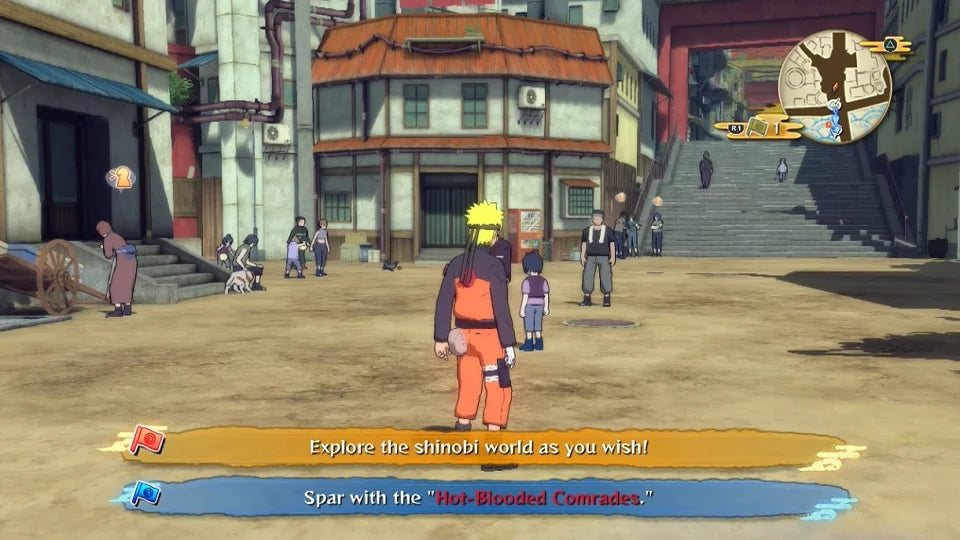This screenshot has height=540, width=960.
Task: Select the orange "Explore the shinobi world" objective banner
Action: [478, 447]
